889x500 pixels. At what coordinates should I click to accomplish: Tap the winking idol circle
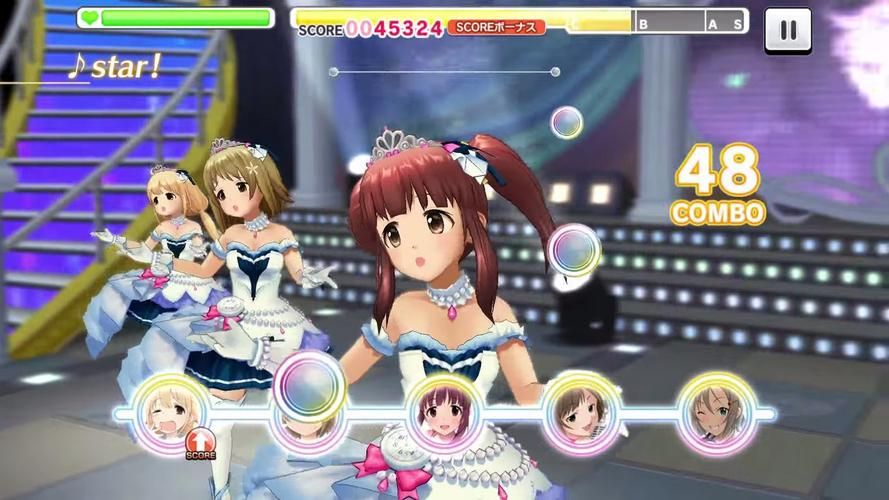coord(716,413)
